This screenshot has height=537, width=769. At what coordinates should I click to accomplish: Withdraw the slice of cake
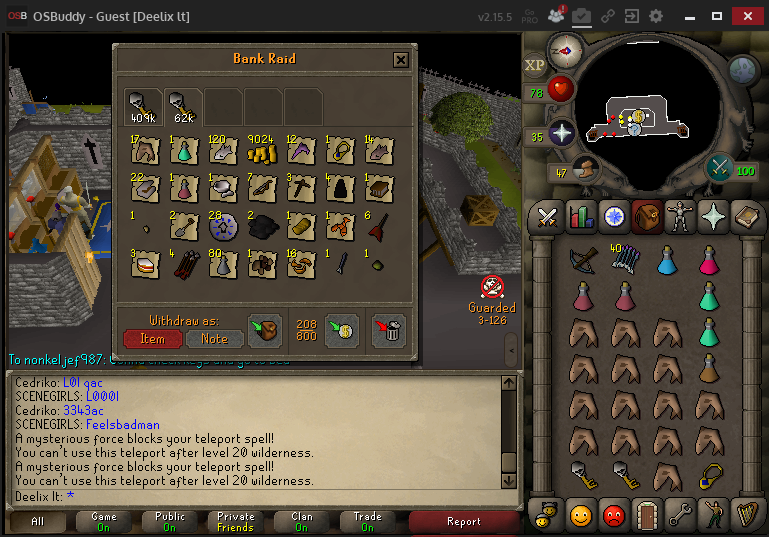(x=145, y=265)
